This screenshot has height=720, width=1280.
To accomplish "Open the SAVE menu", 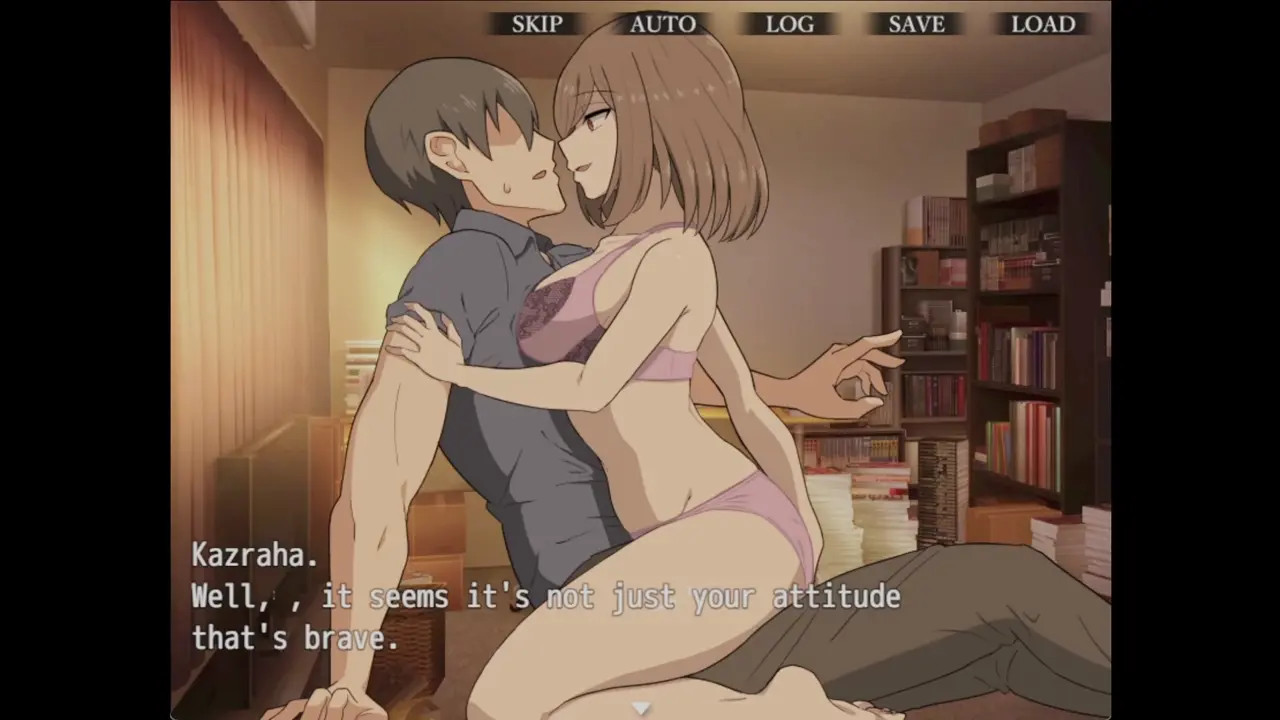I will (916, 24).
